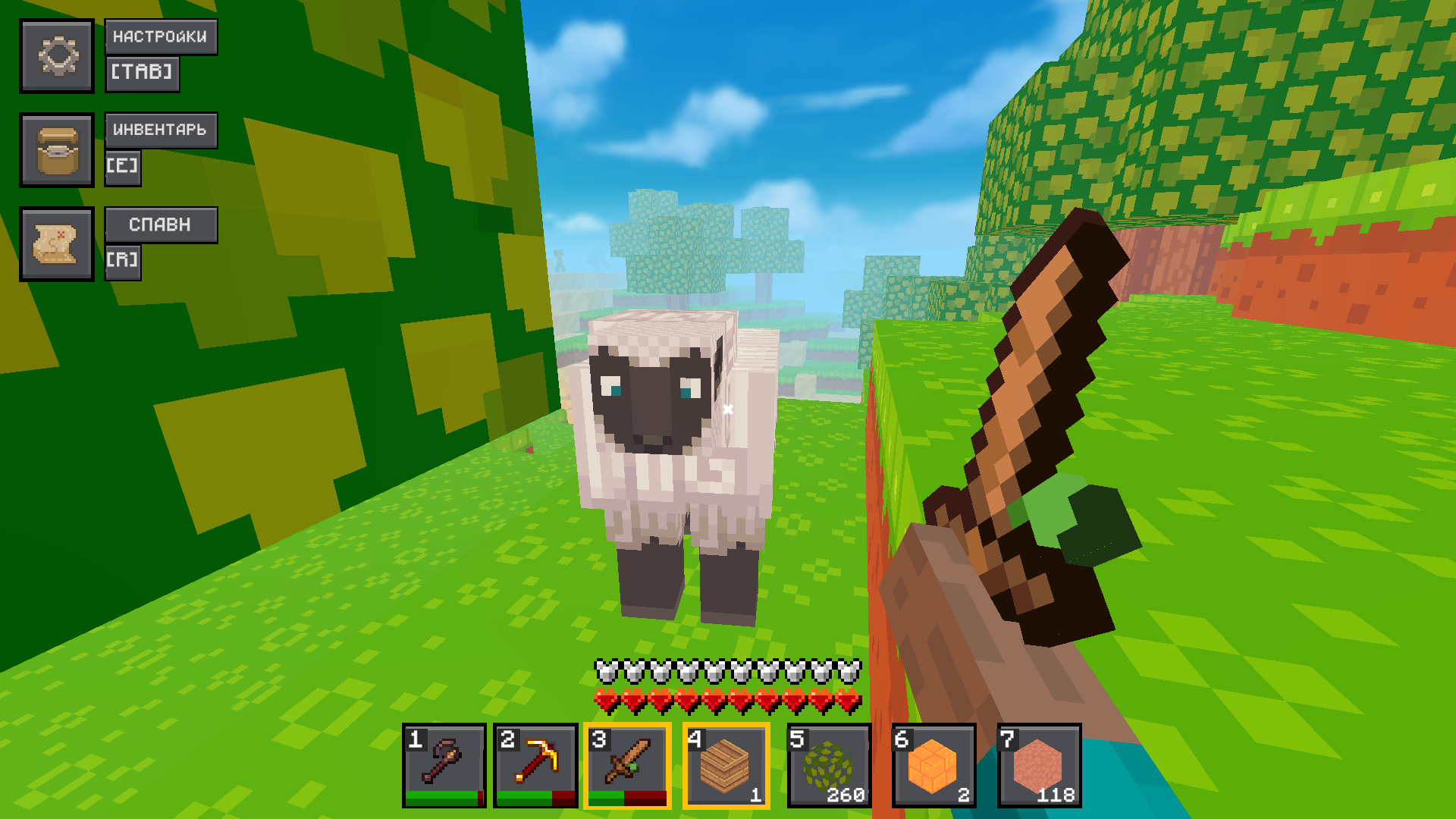Click the spawn map scroll icon
Viewport: 1456px width, 819px height.
[57, 244]
